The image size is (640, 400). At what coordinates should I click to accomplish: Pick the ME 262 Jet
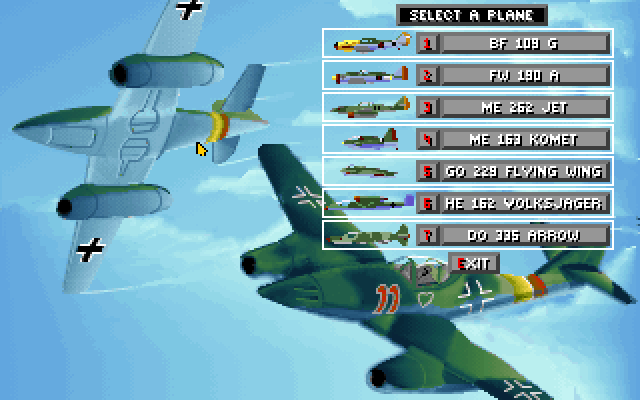click(524, 107)
